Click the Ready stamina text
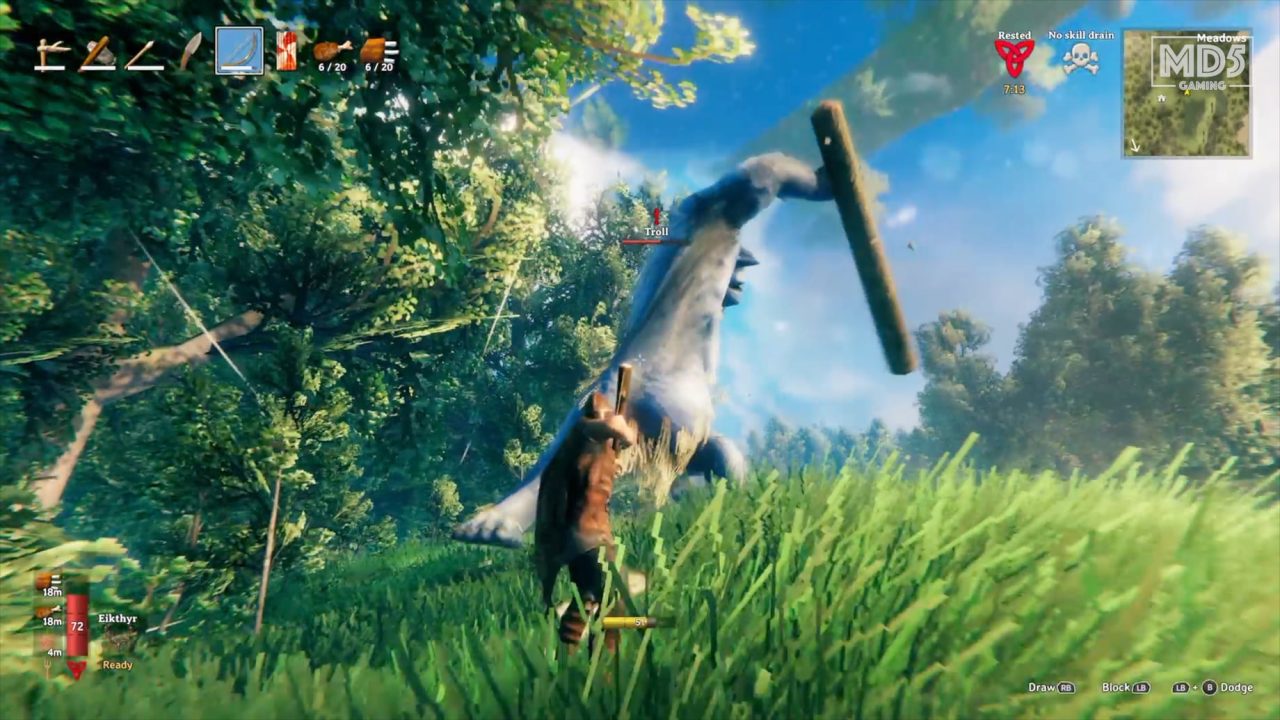 point(117,665)
